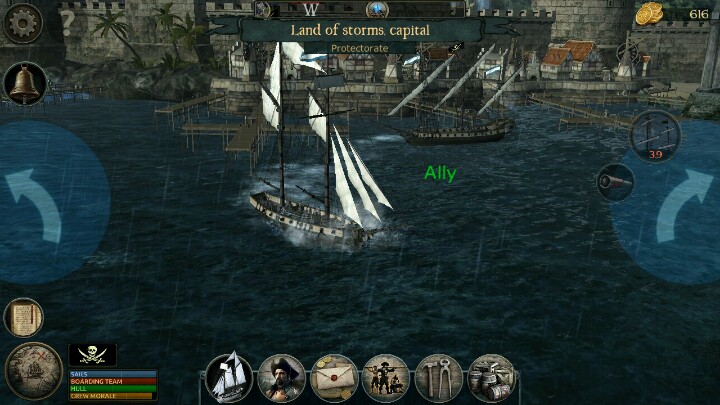Select the sailing ship icon
The height and width of the screenshot is (405, 720).
(x=230, y=378)
